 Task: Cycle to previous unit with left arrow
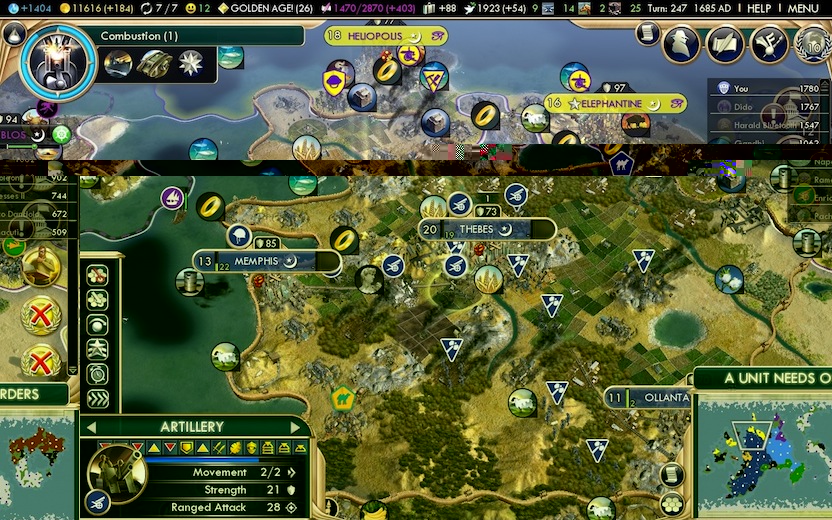(91, 427)
